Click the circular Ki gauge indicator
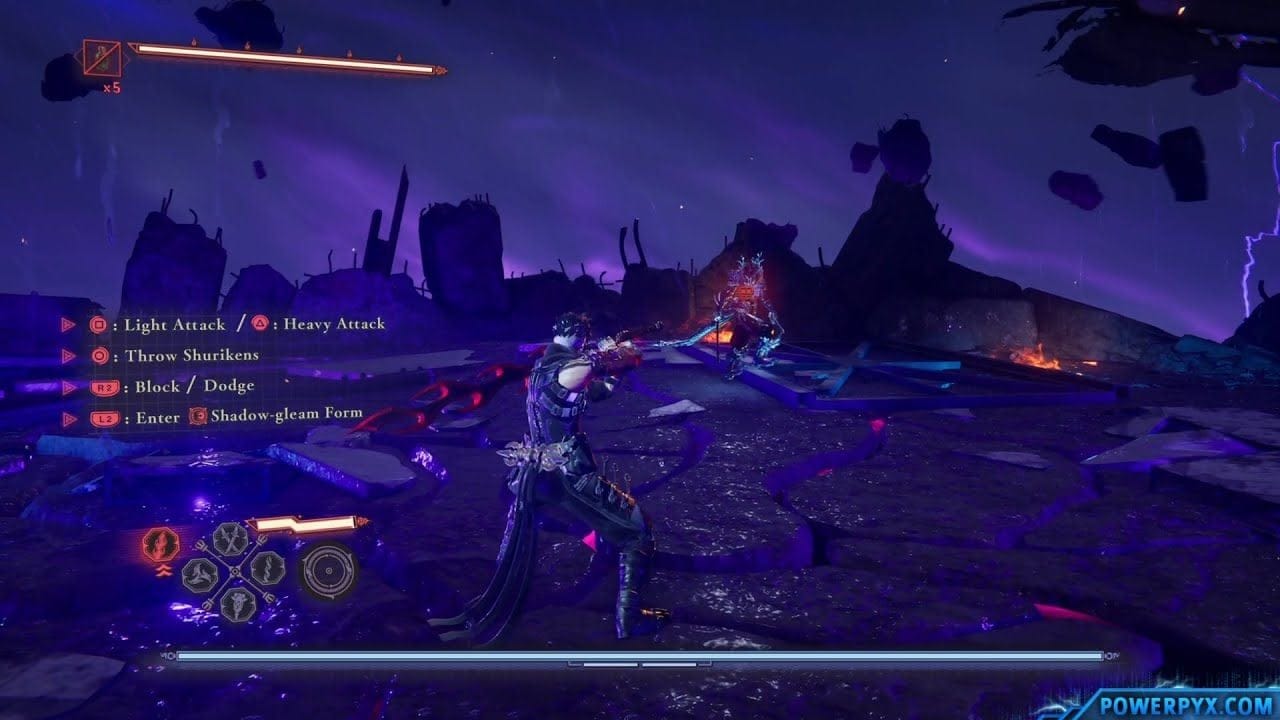The width and height of the screenshot is (1280, 720). (x=328, y=571)
